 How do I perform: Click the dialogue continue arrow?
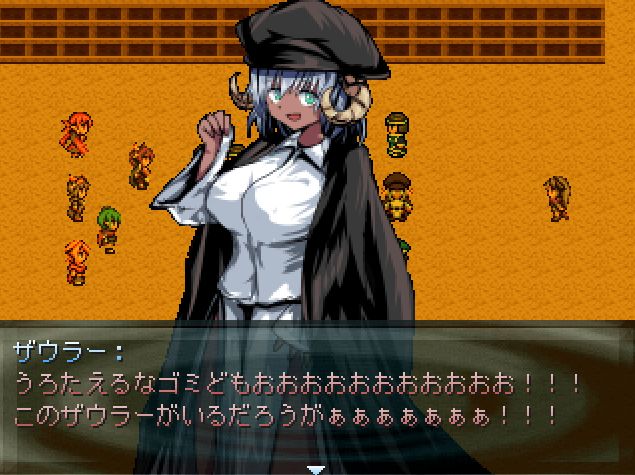point(316,468)
